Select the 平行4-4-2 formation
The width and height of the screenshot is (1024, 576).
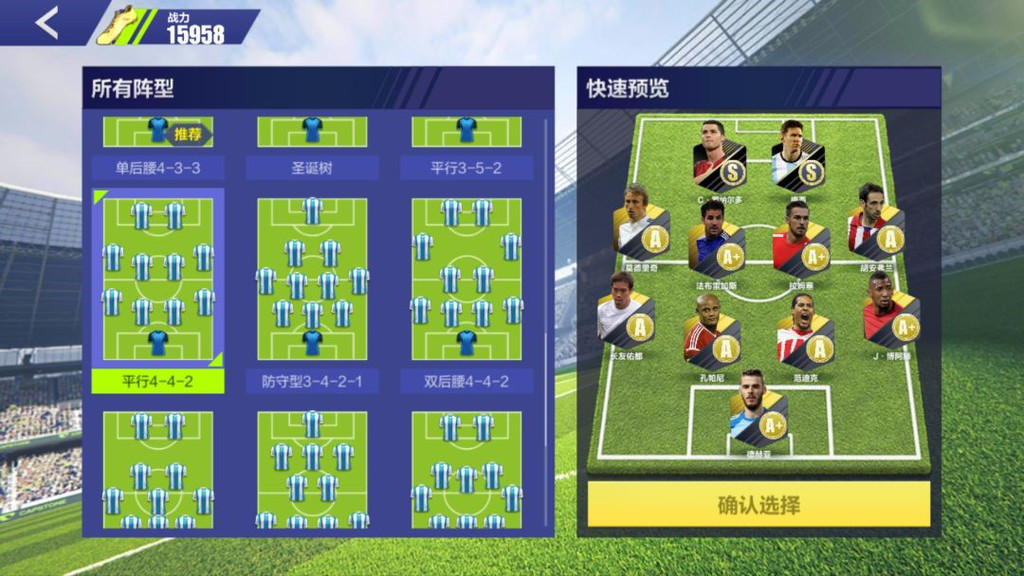pos(158,280)
